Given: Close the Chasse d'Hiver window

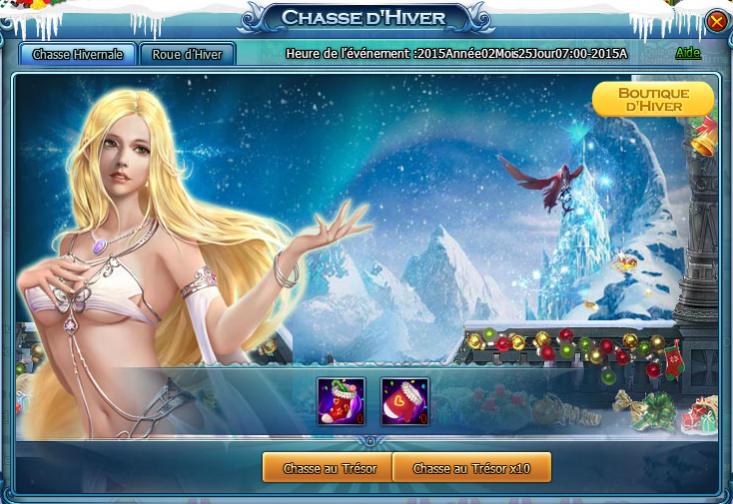Looking at the screenshot, I should point(717,21).
